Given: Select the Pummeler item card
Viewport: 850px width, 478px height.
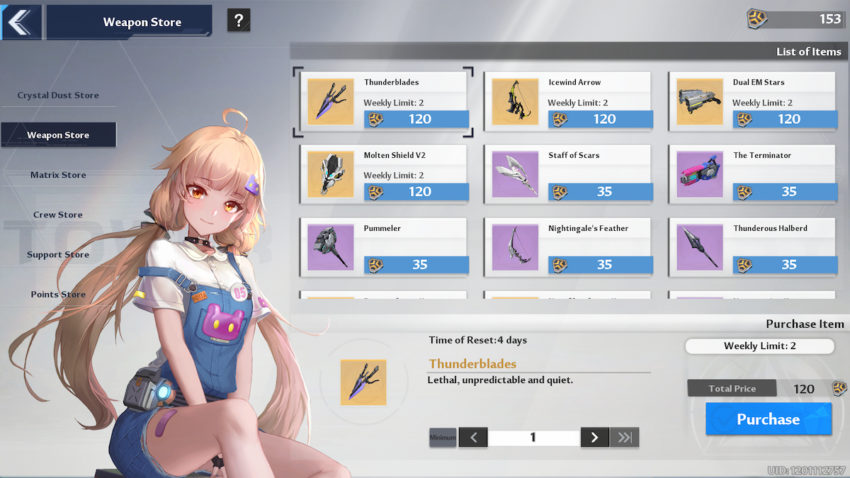Looking at the screenshot, I should point(384,247).
